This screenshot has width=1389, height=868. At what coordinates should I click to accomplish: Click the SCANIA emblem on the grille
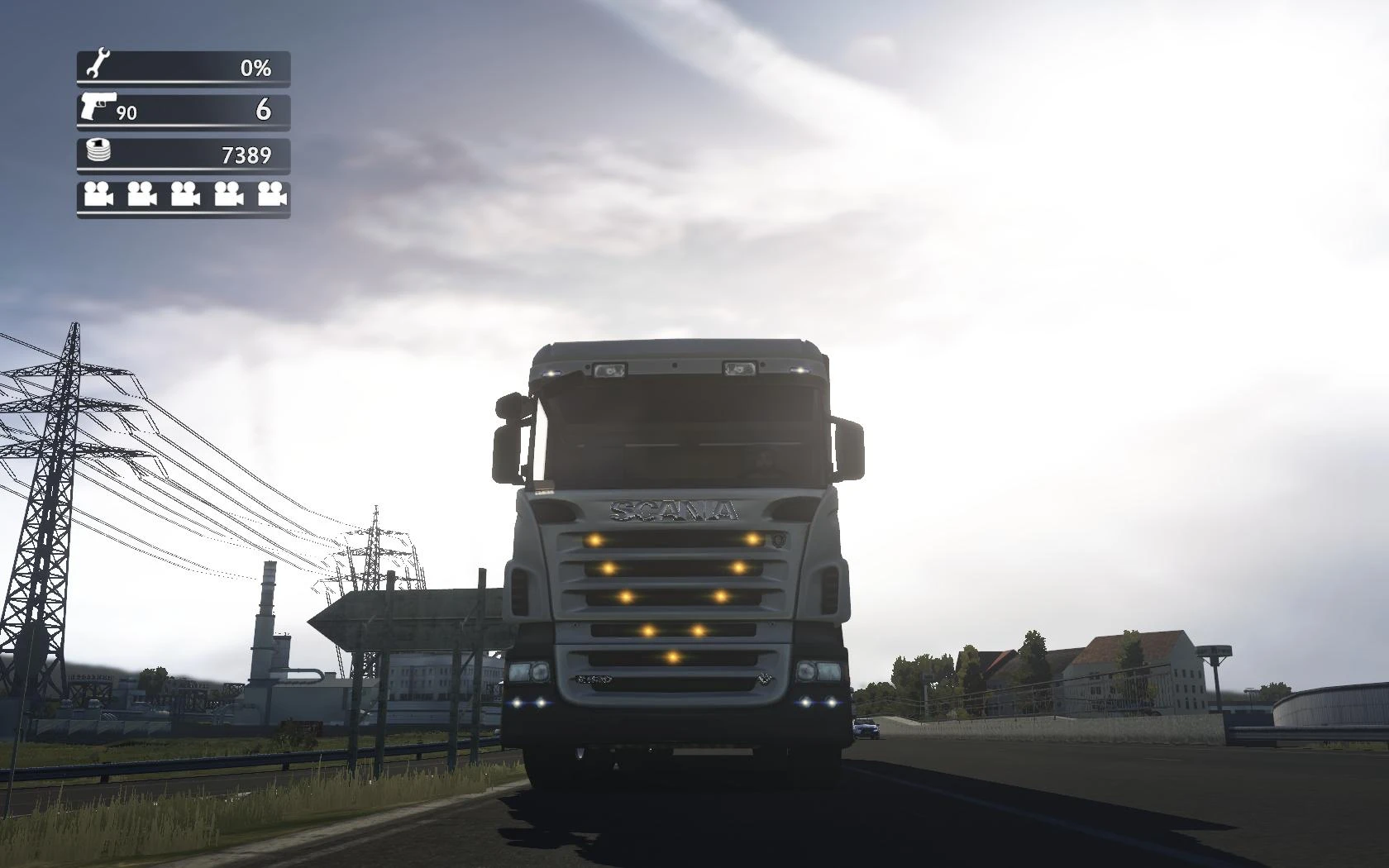(674, 510)
